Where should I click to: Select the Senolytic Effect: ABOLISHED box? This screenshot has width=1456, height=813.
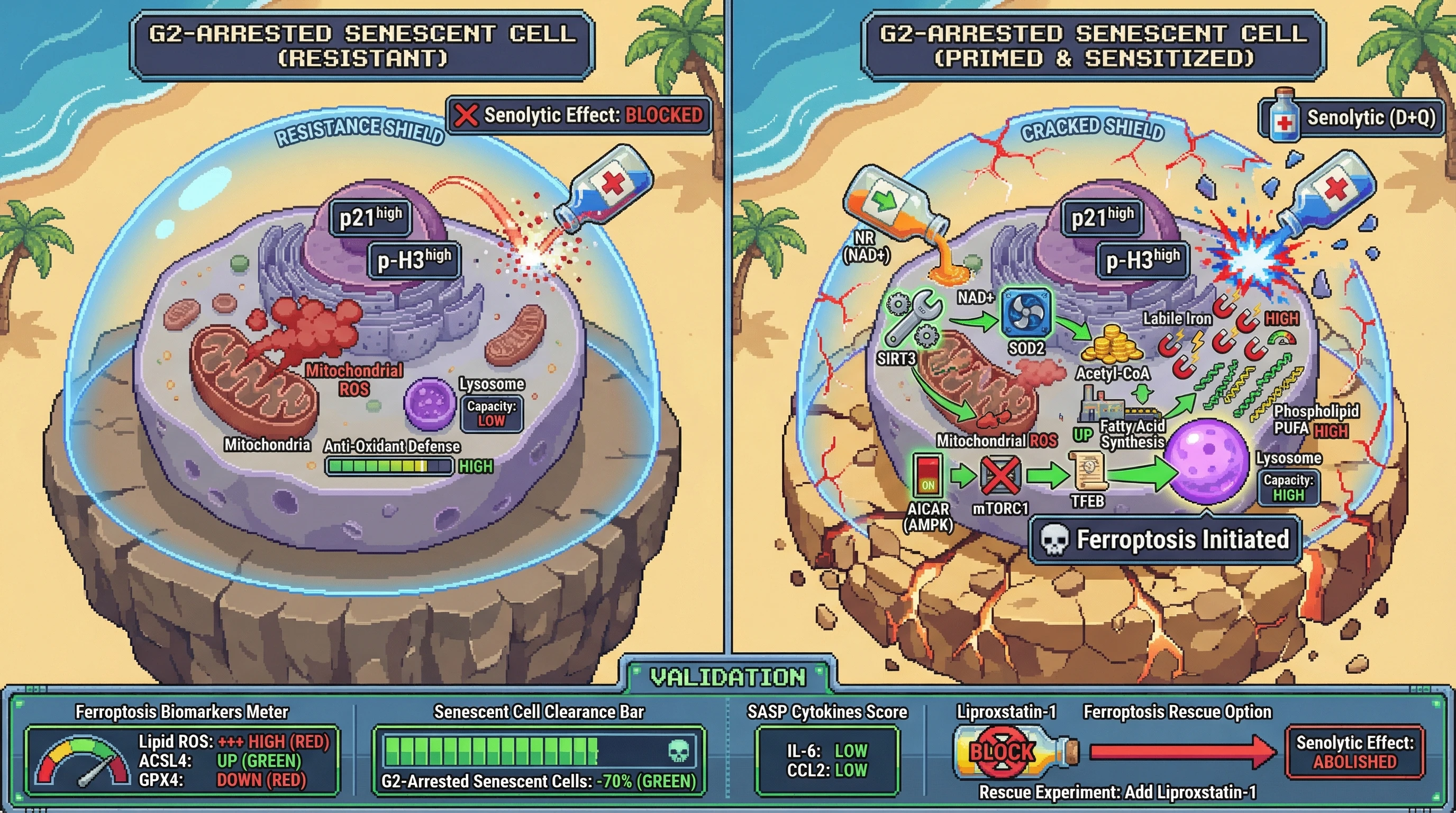[x=1354, y=753]
